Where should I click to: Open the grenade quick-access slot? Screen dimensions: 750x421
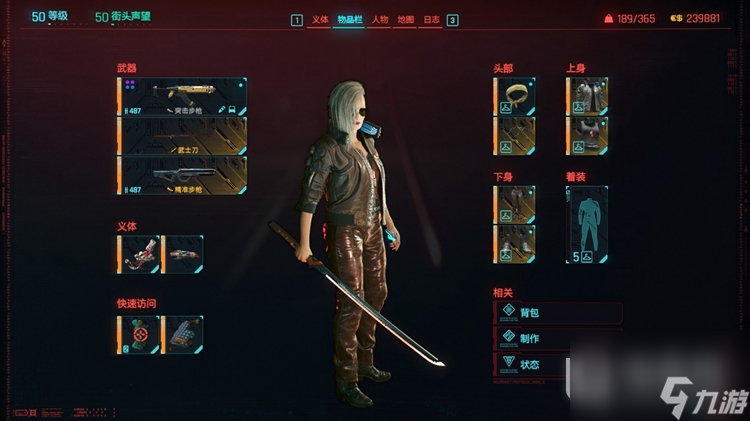point(139,335)
